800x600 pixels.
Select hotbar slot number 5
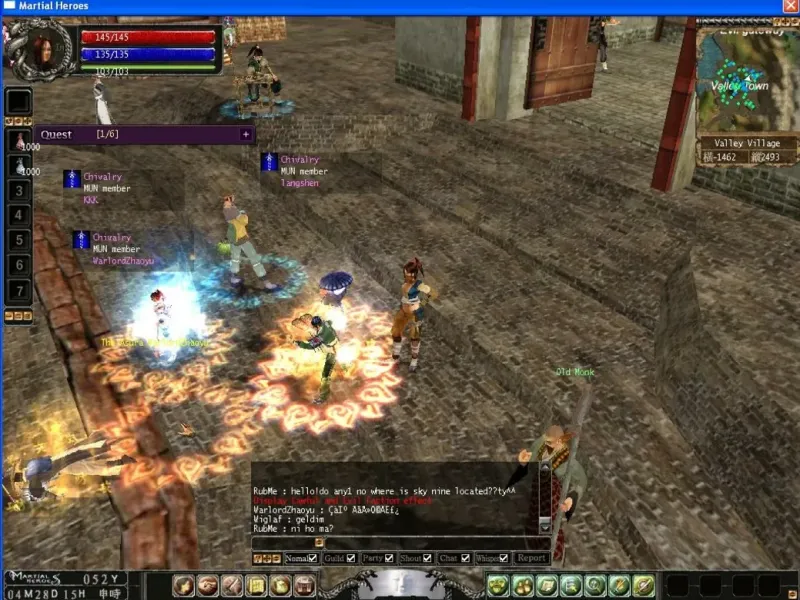coord(19,240)
